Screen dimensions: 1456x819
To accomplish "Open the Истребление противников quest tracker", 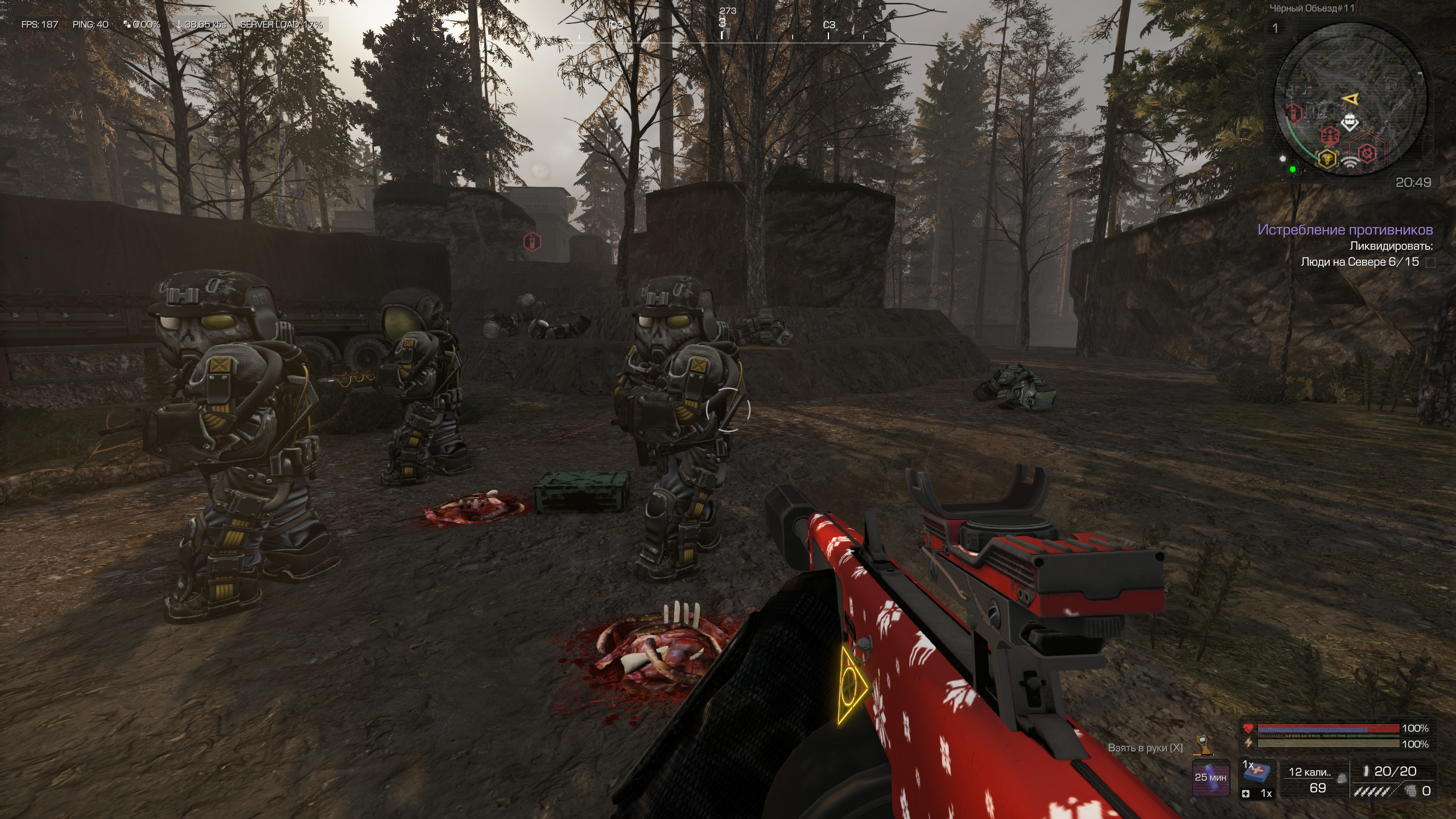I will (x=1344, y=229).
